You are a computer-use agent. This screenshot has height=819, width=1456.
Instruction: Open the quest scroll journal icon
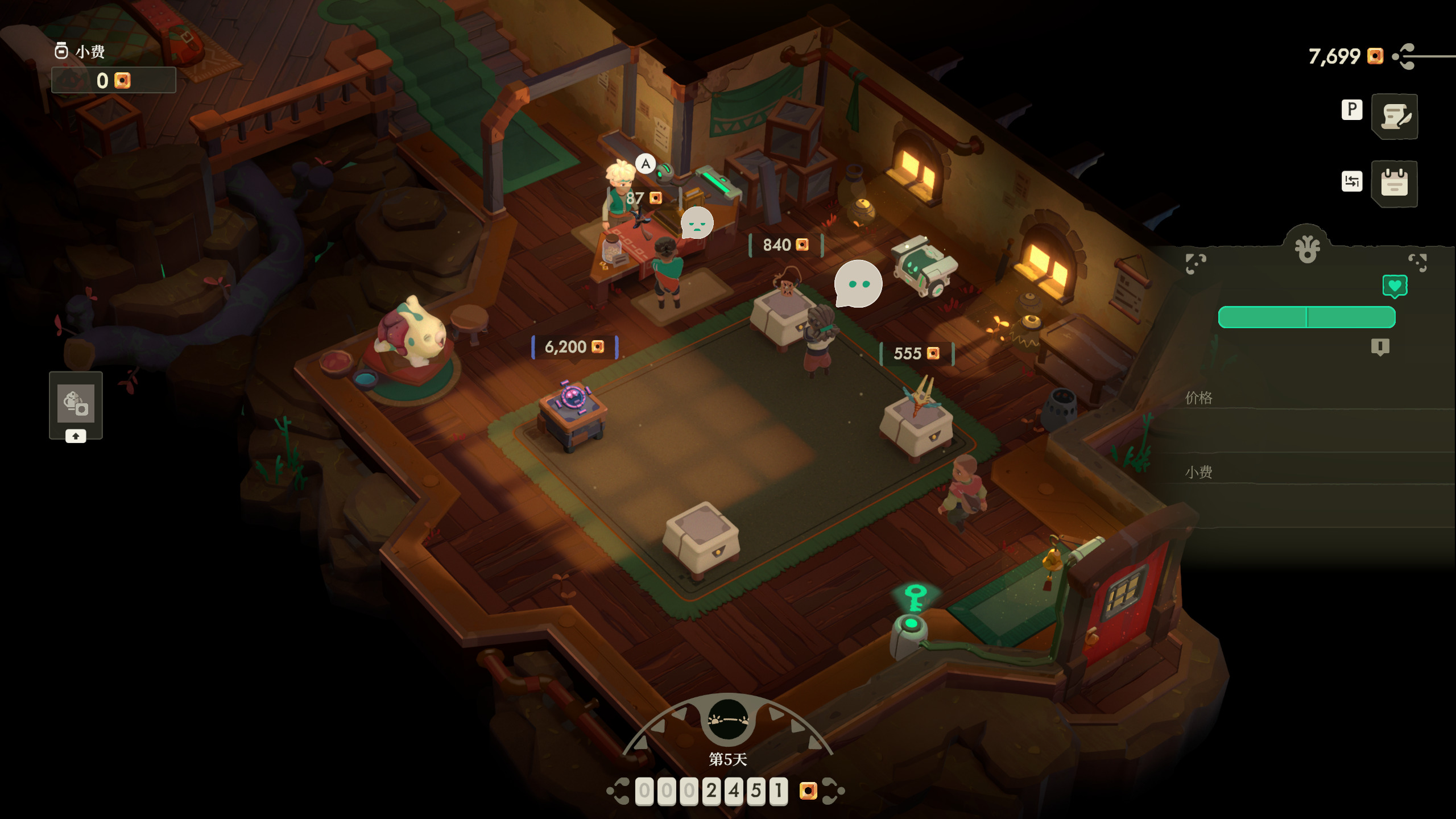[1395, 116]
